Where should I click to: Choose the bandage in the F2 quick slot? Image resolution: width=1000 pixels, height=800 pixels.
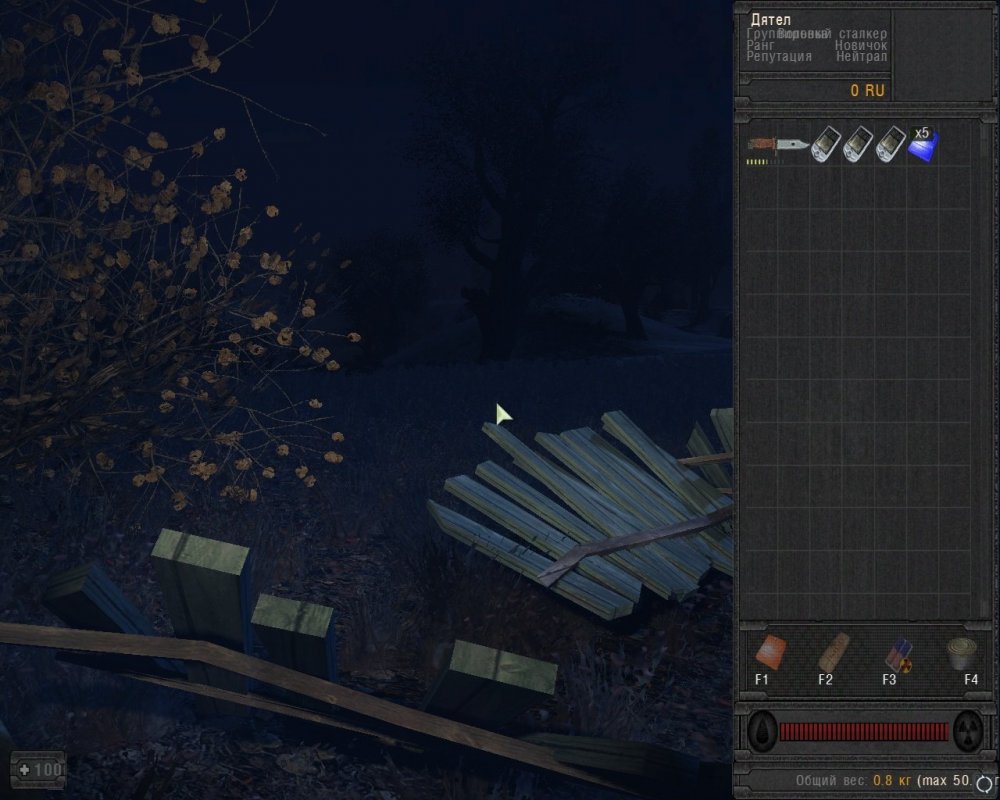pyautogui.click(x=832, y=652)
